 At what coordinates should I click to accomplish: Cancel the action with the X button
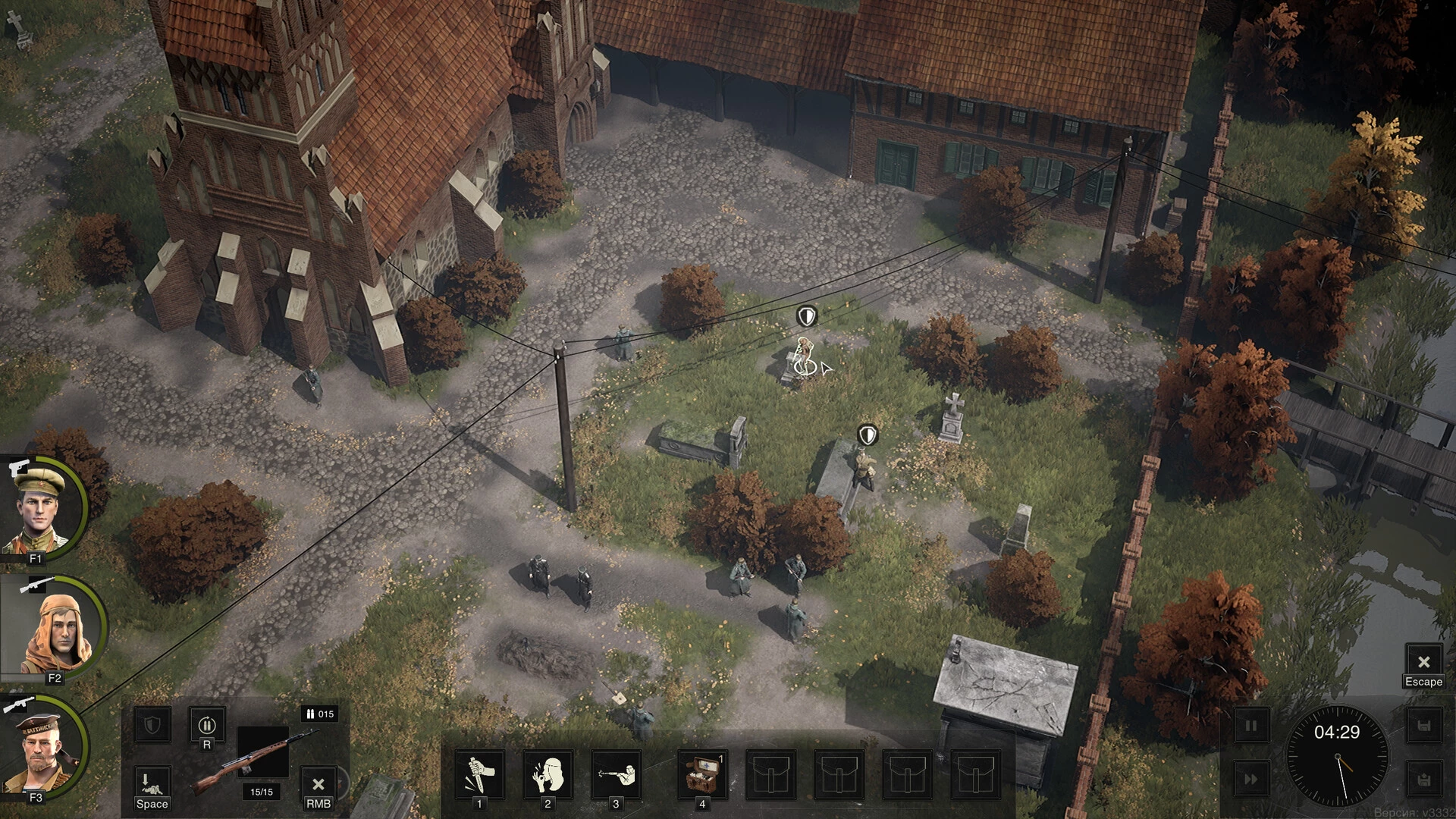point(318,784)
